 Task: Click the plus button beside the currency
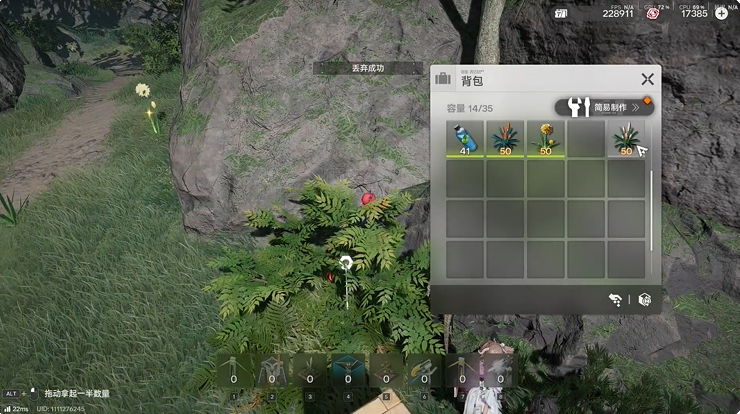722,13
